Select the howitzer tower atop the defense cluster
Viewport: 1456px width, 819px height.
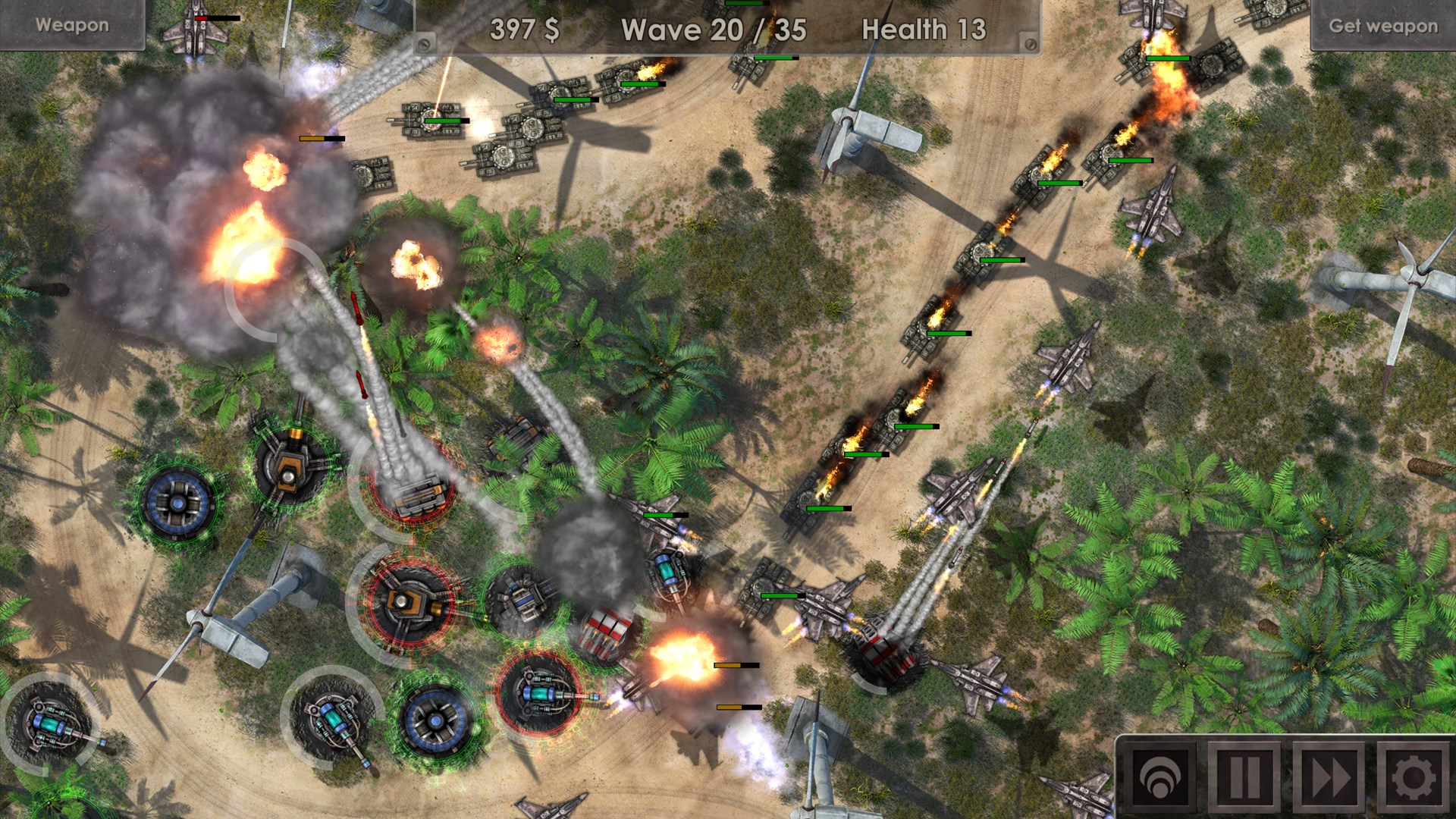pos(290,463)
